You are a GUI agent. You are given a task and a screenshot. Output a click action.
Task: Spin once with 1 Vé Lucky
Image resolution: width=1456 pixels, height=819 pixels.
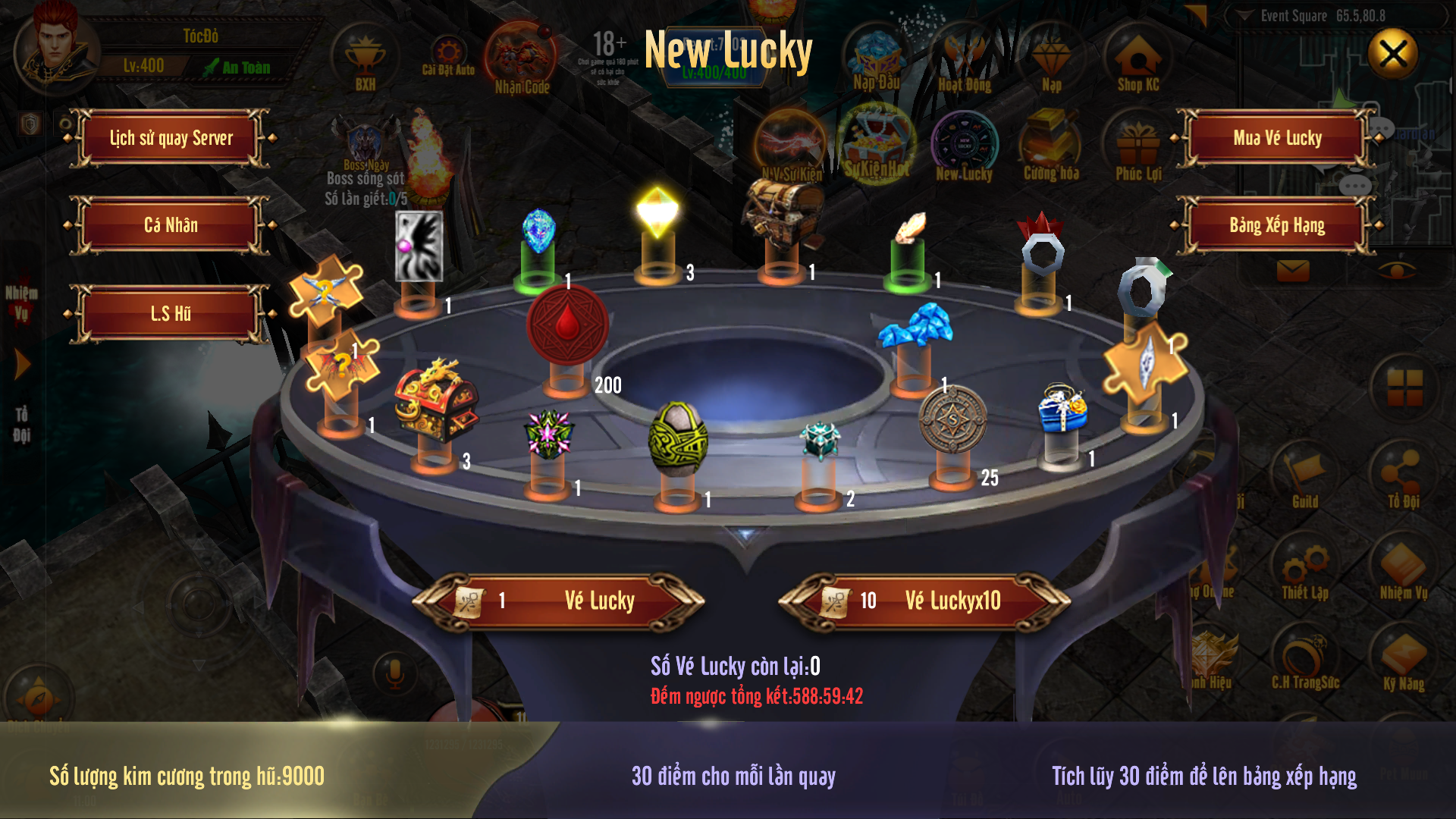559,601
